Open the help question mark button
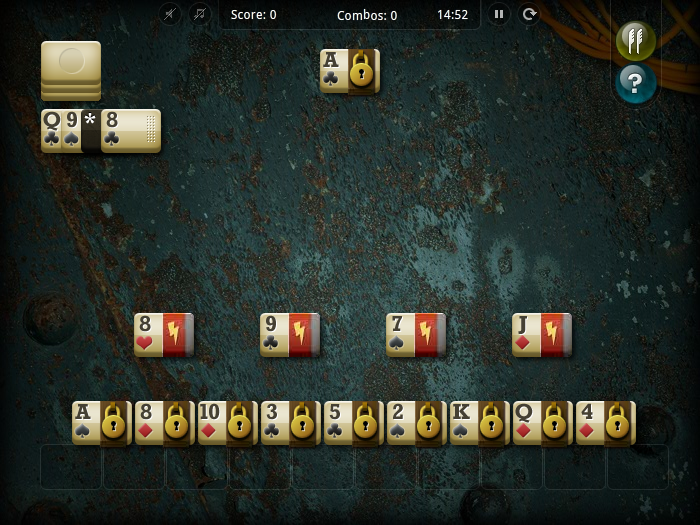The image size is (700, 525). click(635, 83)
